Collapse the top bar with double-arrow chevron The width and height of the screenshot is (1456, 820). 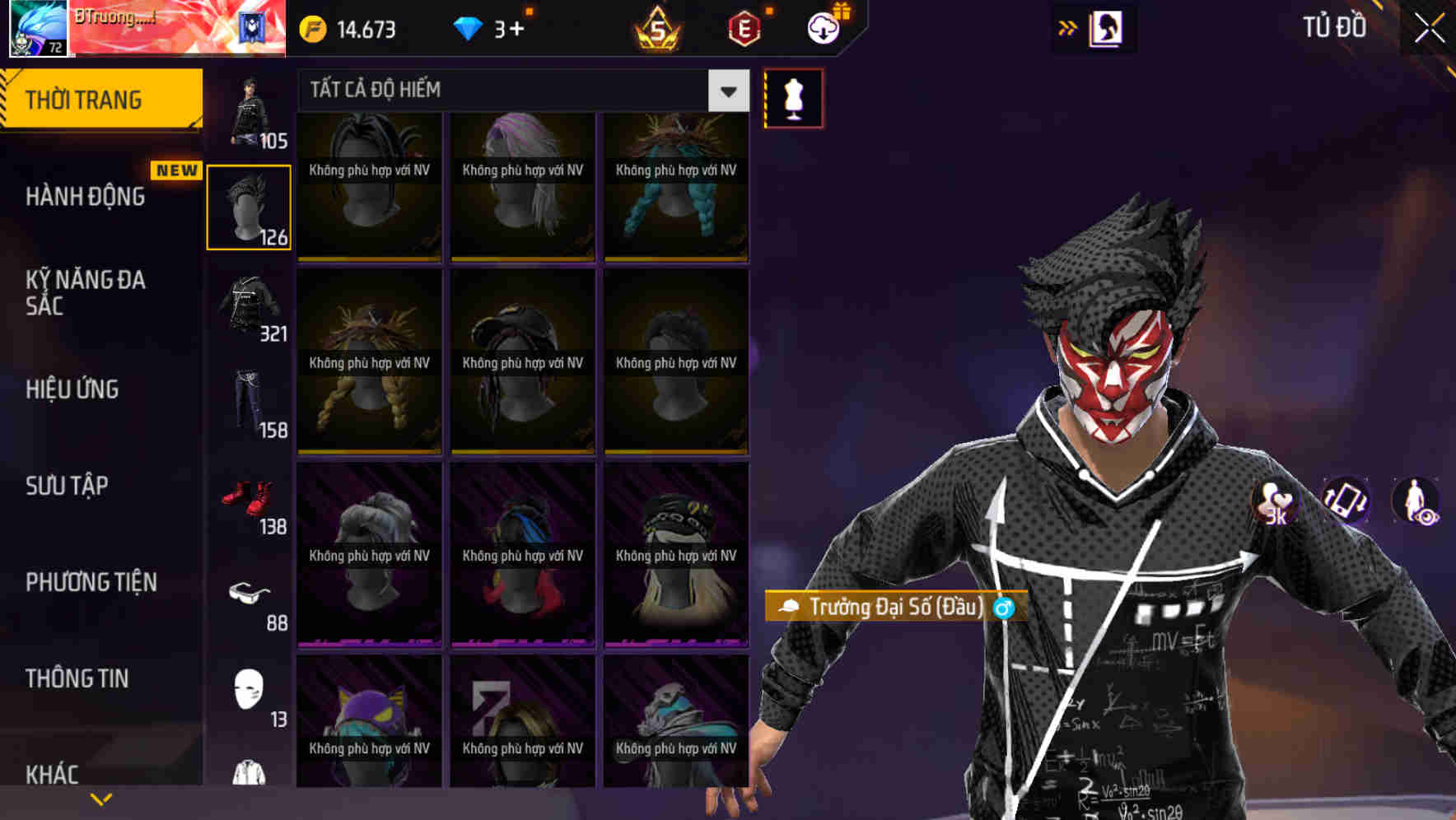tap(1068, 27)
